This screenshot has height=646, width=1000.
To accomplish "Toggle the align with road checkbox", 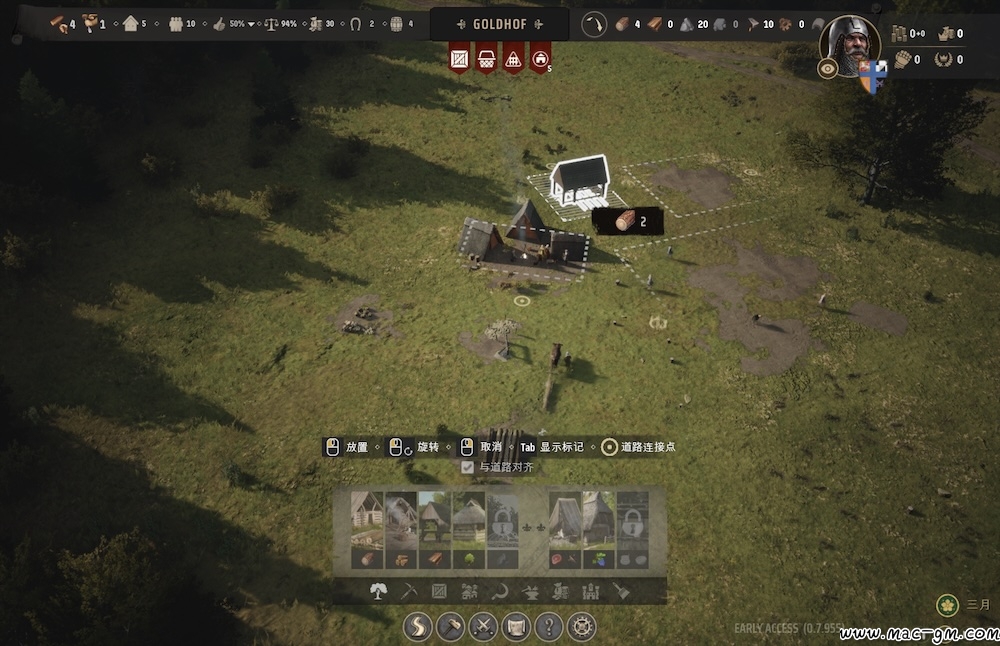I will pos(467,467).
